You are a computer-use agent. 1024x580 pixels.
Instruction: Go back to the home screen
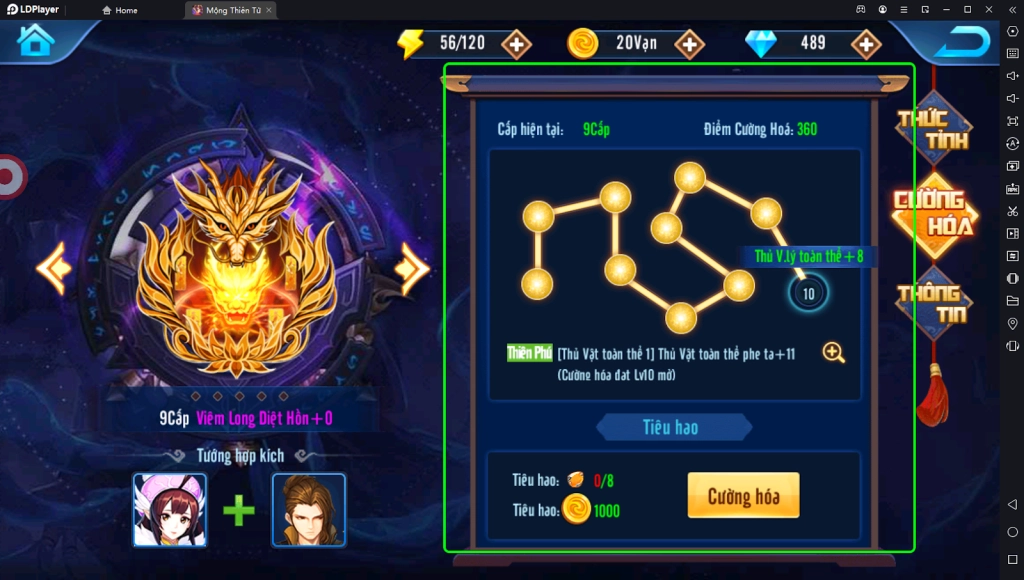pyautogui.click(x=36, y=41)
